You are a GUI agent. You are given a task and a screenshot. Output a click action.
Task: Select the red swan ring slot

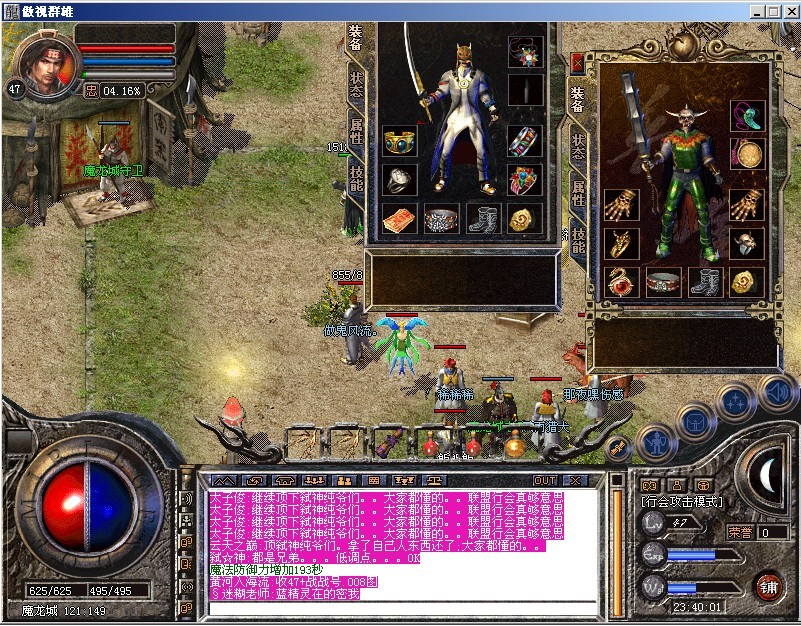point(621,282)
